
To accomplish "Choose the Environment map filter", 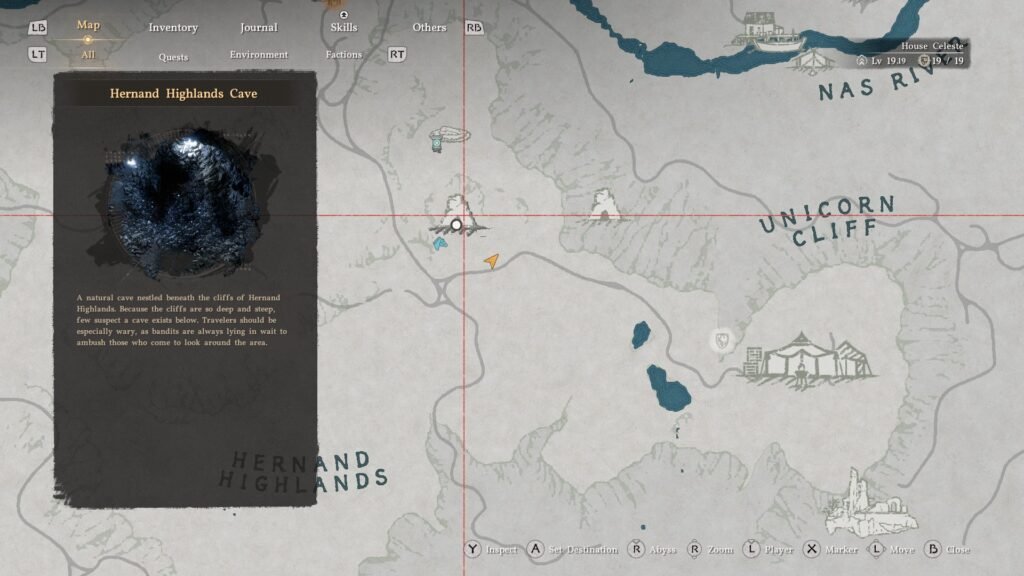I will pos(258,55).
